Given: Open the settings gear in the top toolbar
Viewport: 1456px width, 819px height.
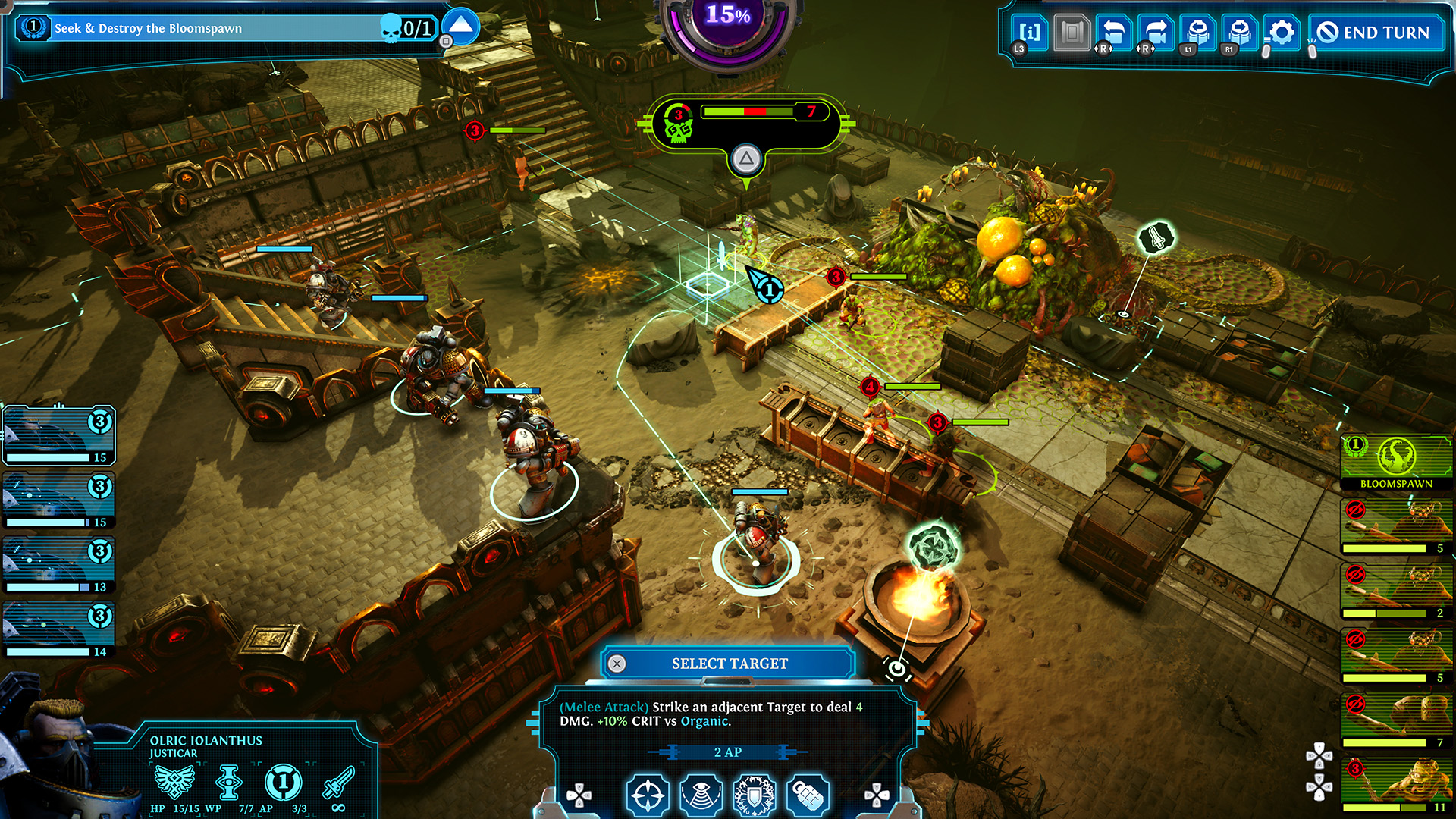Looking at the screenshot, I should 1282,32.
